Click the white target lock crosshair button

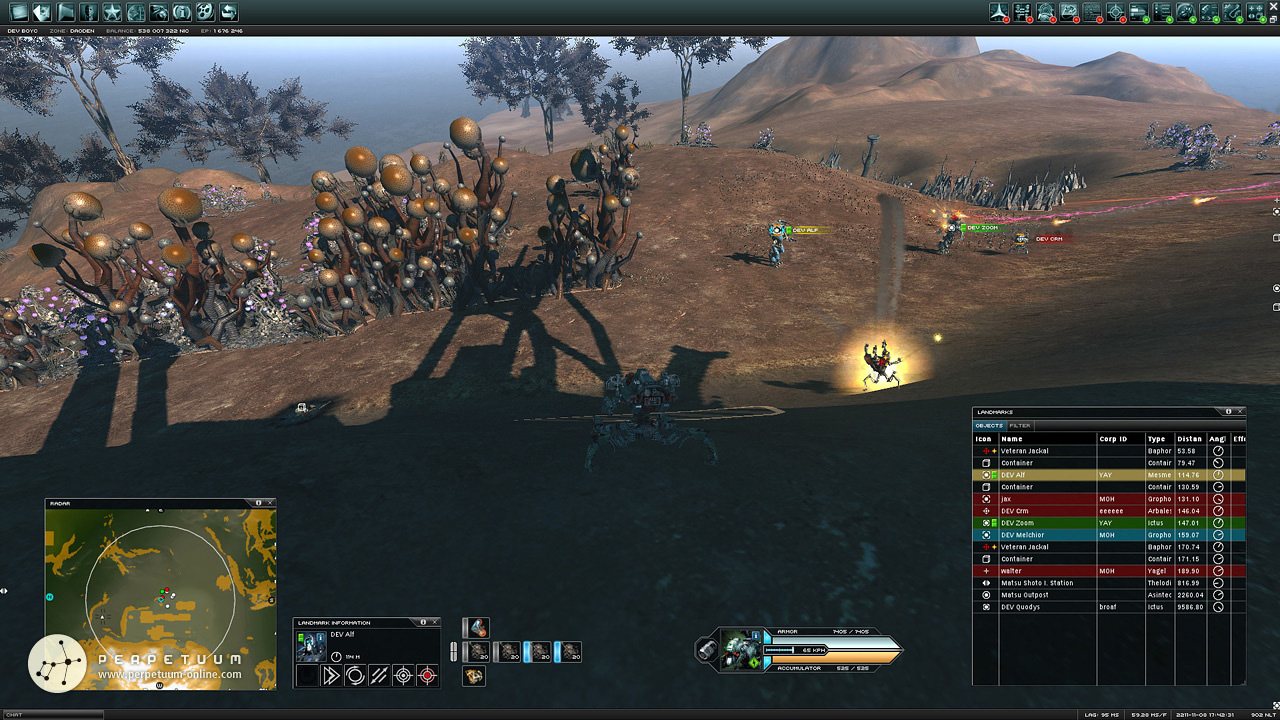pos(403,675)
